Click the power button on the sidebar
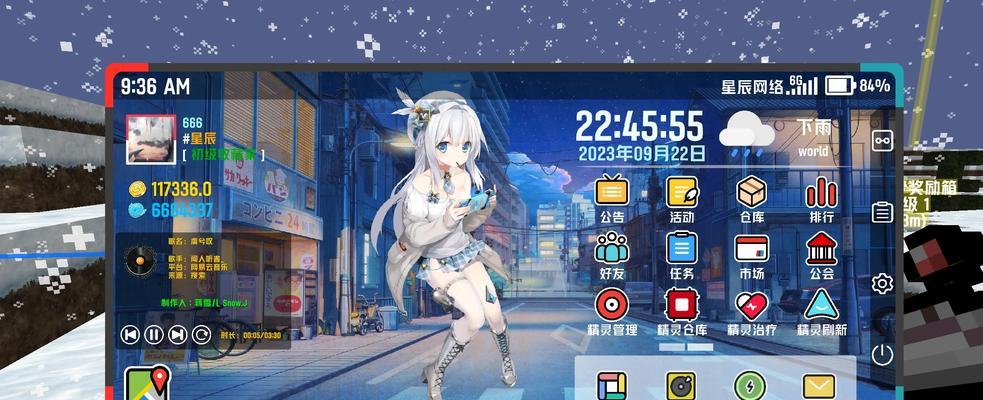The width and height of the screenshot is (983, 400). coord(882,353)
